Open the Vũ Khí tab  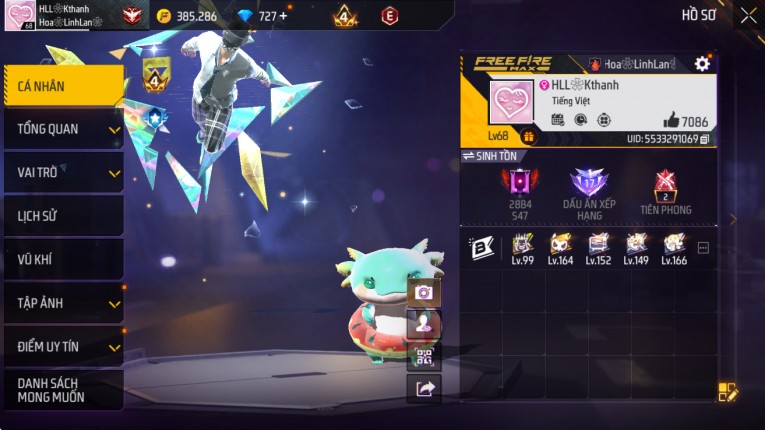pyautogui.click(x=62, y=259)
